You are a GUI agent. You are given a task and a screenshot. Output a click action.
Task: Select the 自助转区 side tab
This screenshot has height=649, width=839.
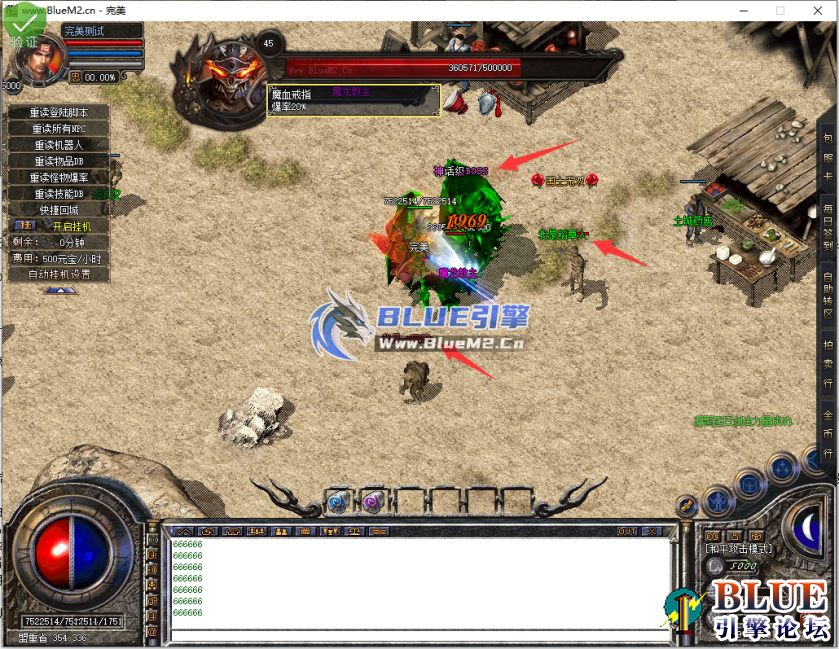tap(828, 295)
